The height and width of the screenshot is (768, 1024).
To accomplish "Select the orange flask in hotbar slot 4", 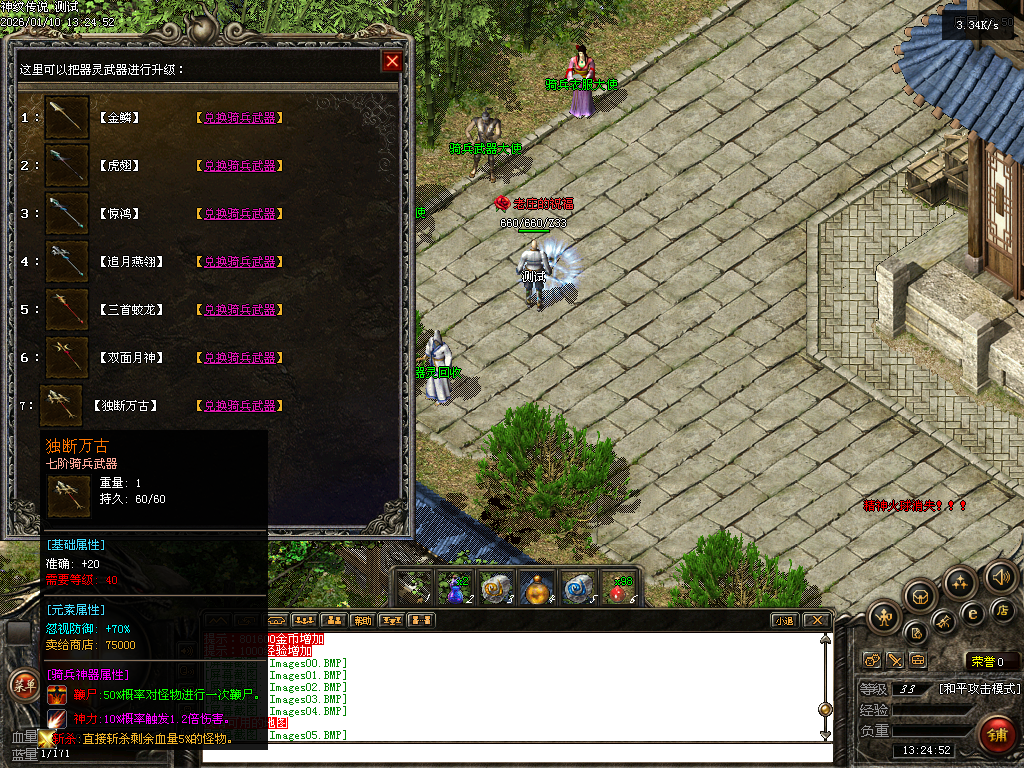I will tap(538, 589).
